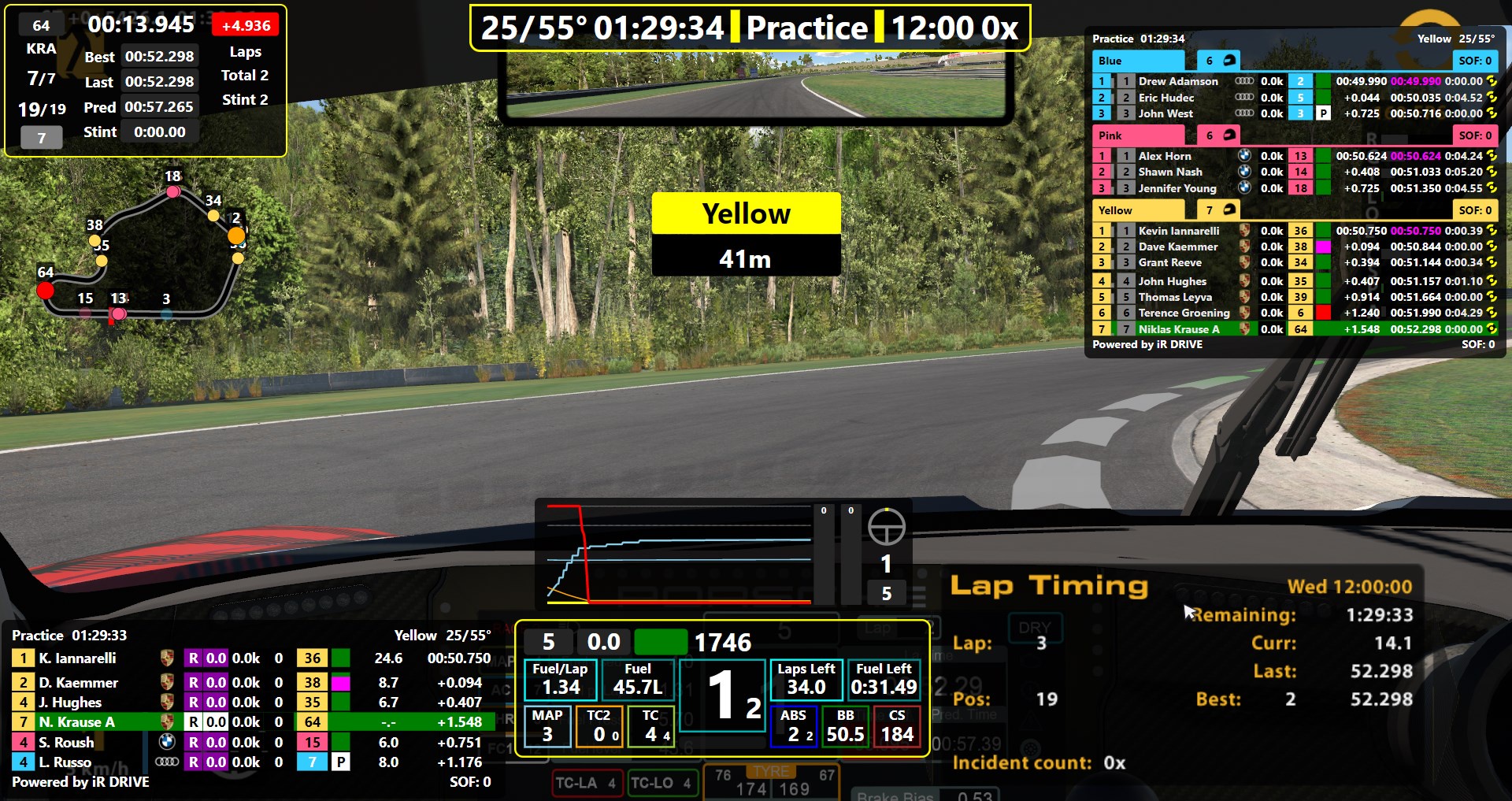The height and width of the screenshot is (801, 1512).
Task: Choose Eric Hudec in the Blue class
Action: (1165, 98)
